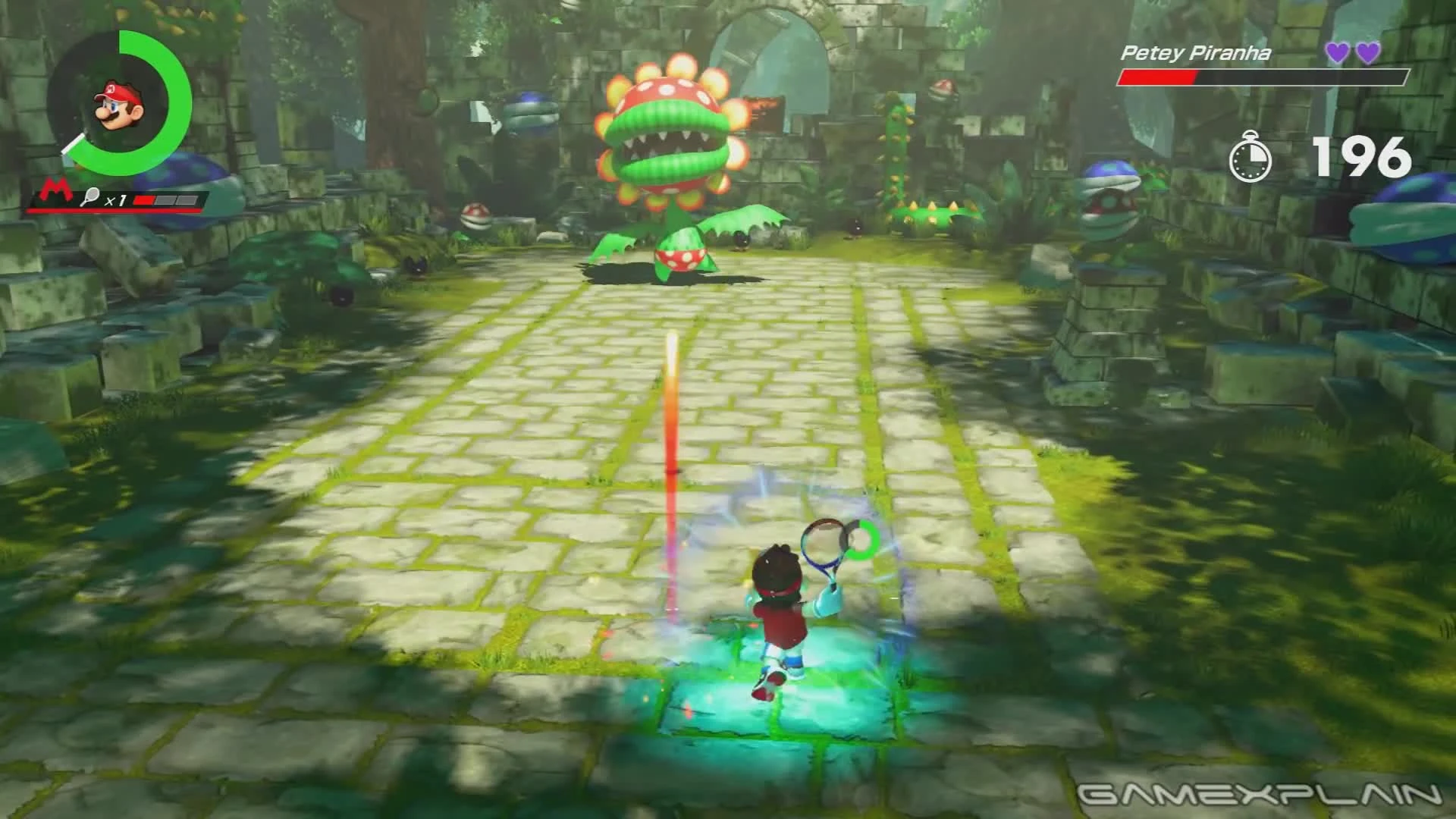Screen dimensions: 1456x819
Task: Expand the racket count x1 indicator
Action: pyautogui.click(x=115, y=199)
